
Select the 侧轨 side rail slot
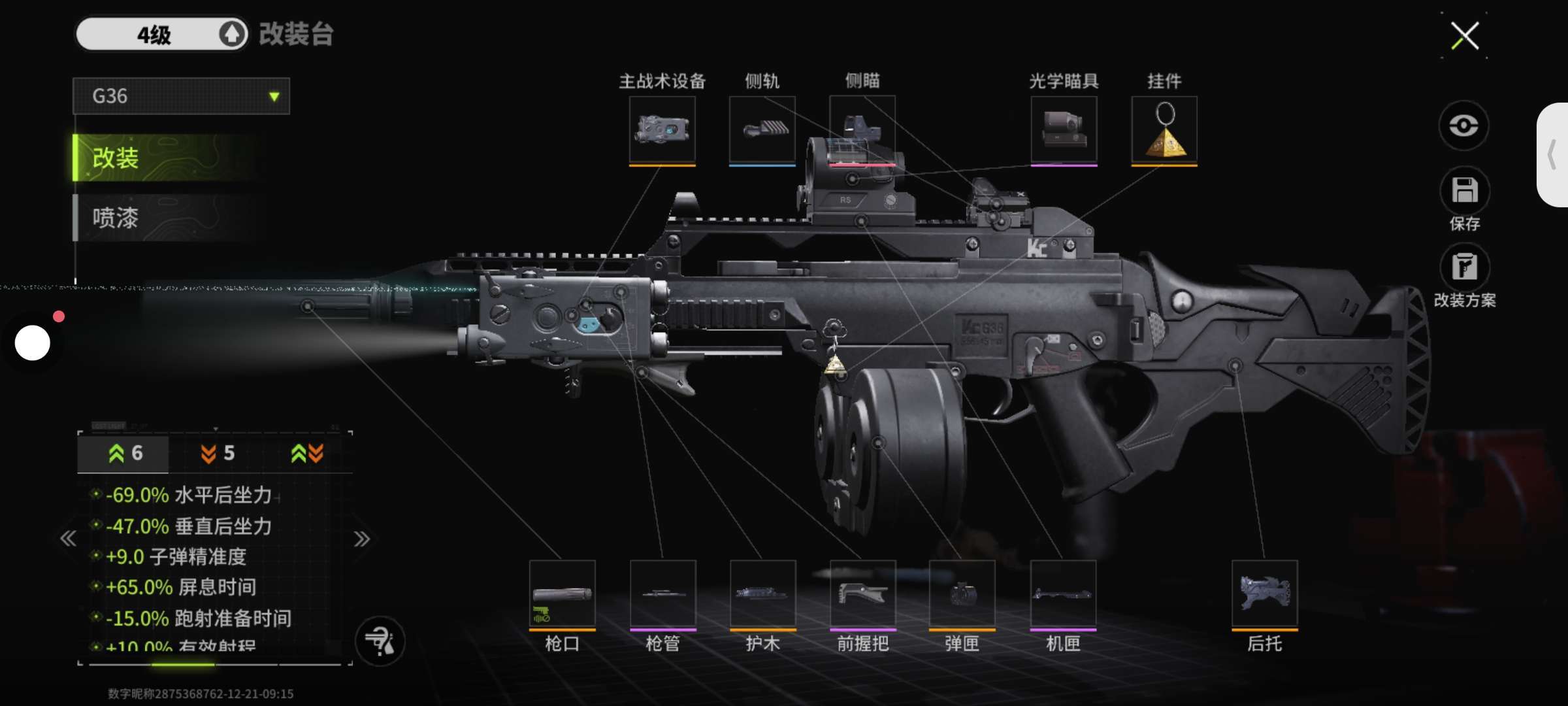tap(762, 129)
